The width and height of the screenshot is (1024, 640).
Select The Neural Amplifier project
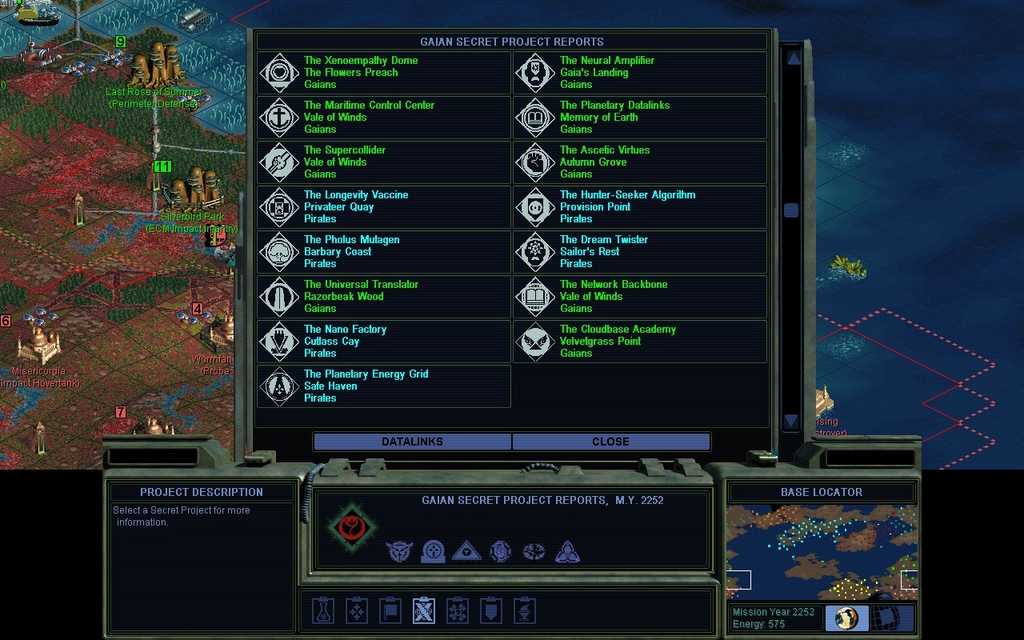point(640,73)
